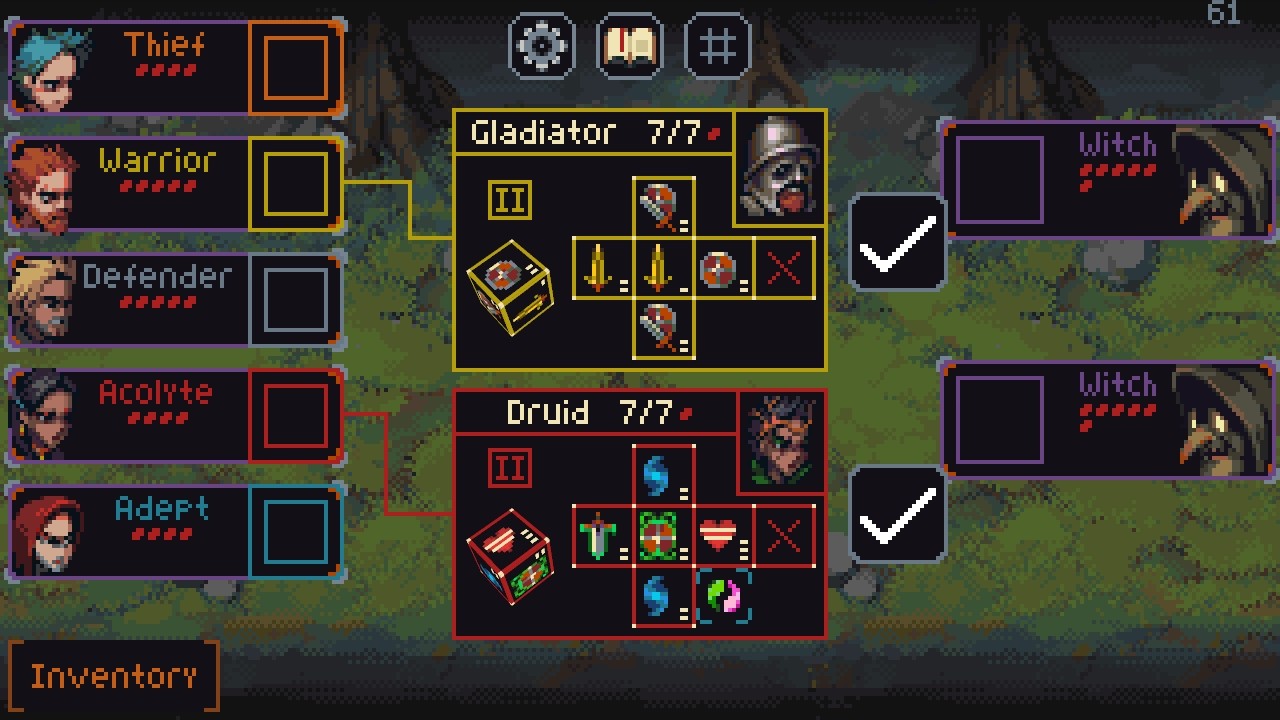Select the Druid's green sword die face

tap(600, 537)
